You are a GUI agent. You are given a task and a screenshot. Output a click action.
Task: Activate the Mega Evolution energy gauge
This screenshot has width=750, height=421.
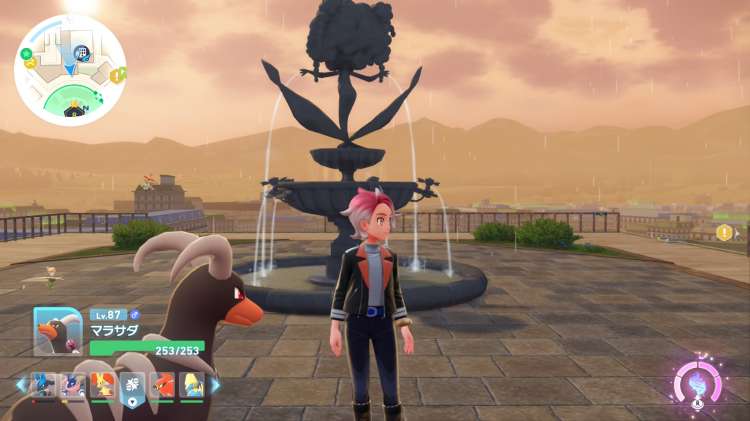[x=696, y=385]
